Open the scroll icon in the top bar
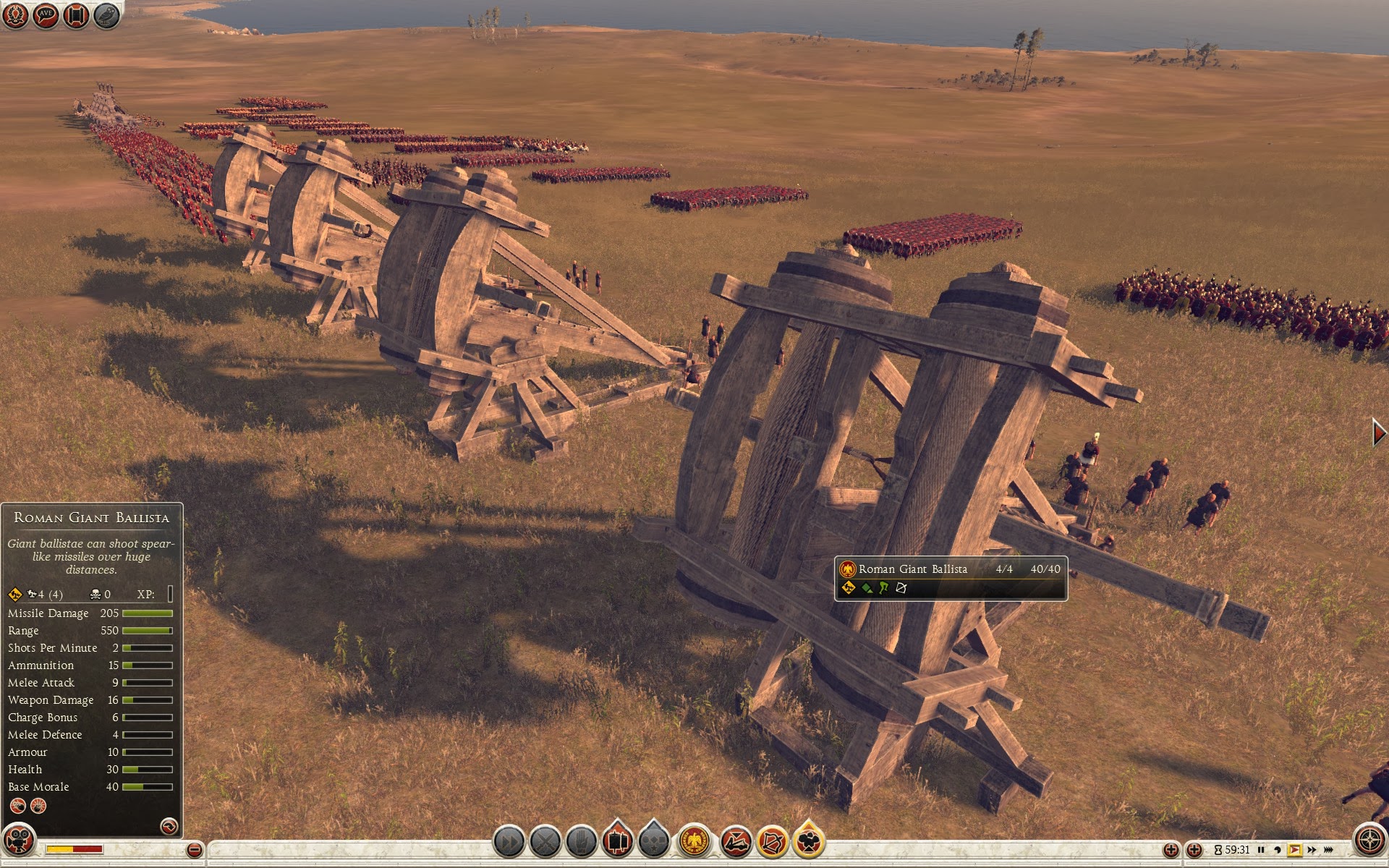Viewport: 1389px width, 868px height. coord(76,15)
